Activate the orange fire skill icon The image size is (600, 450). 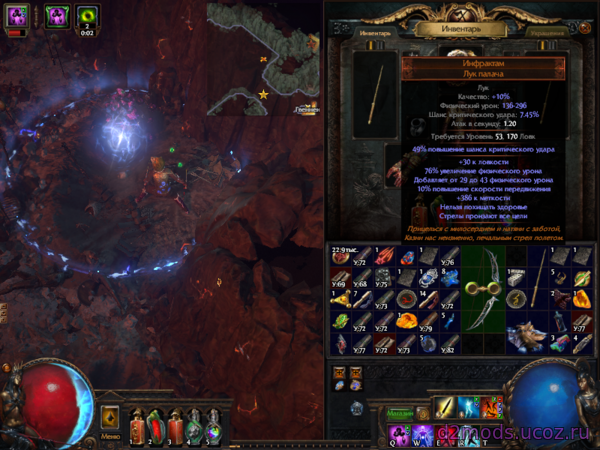click(x=492, y=406)
